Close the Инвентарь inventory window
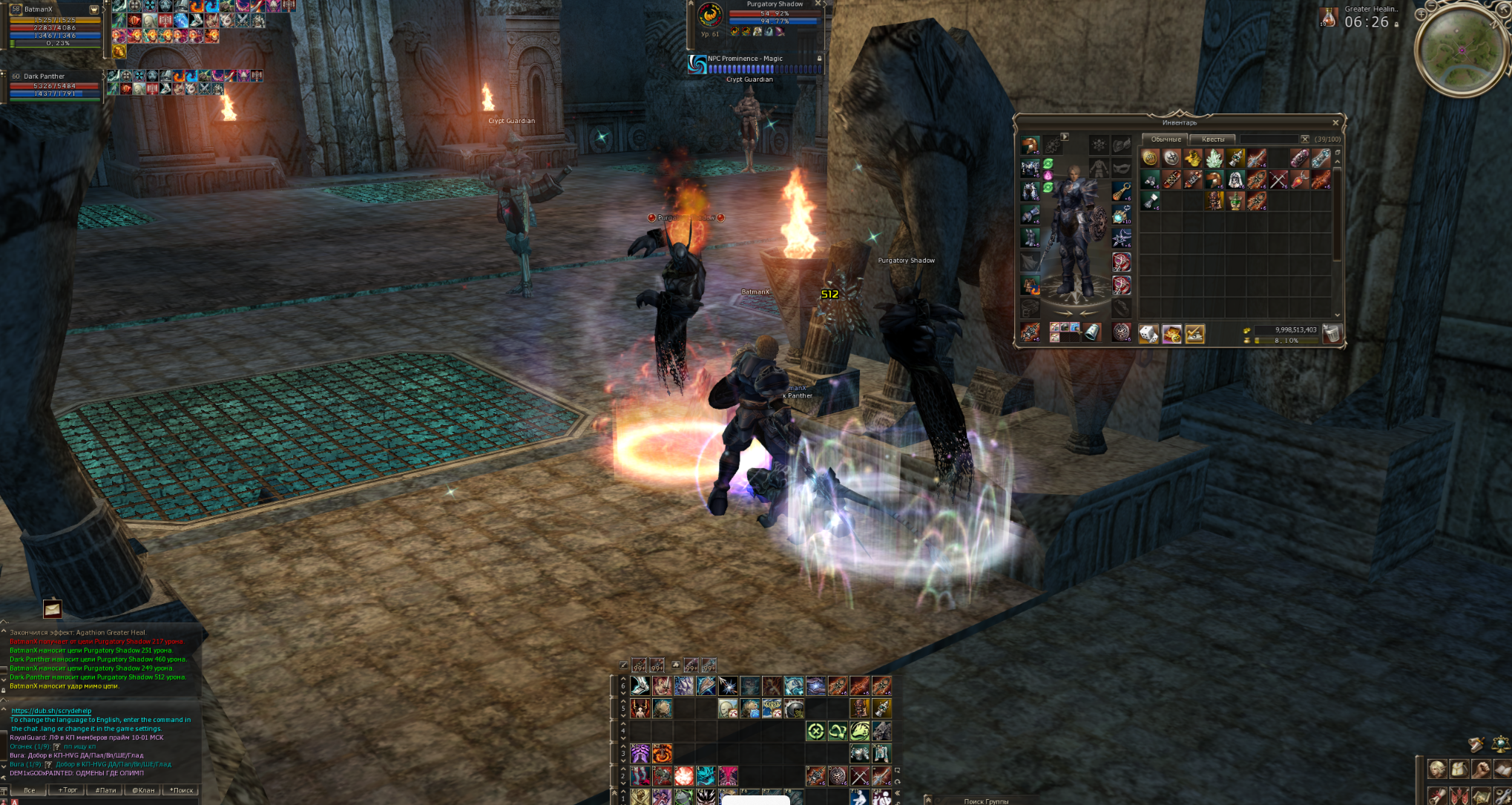The width and height of the screenshot is (1512, 805). 1335,122
